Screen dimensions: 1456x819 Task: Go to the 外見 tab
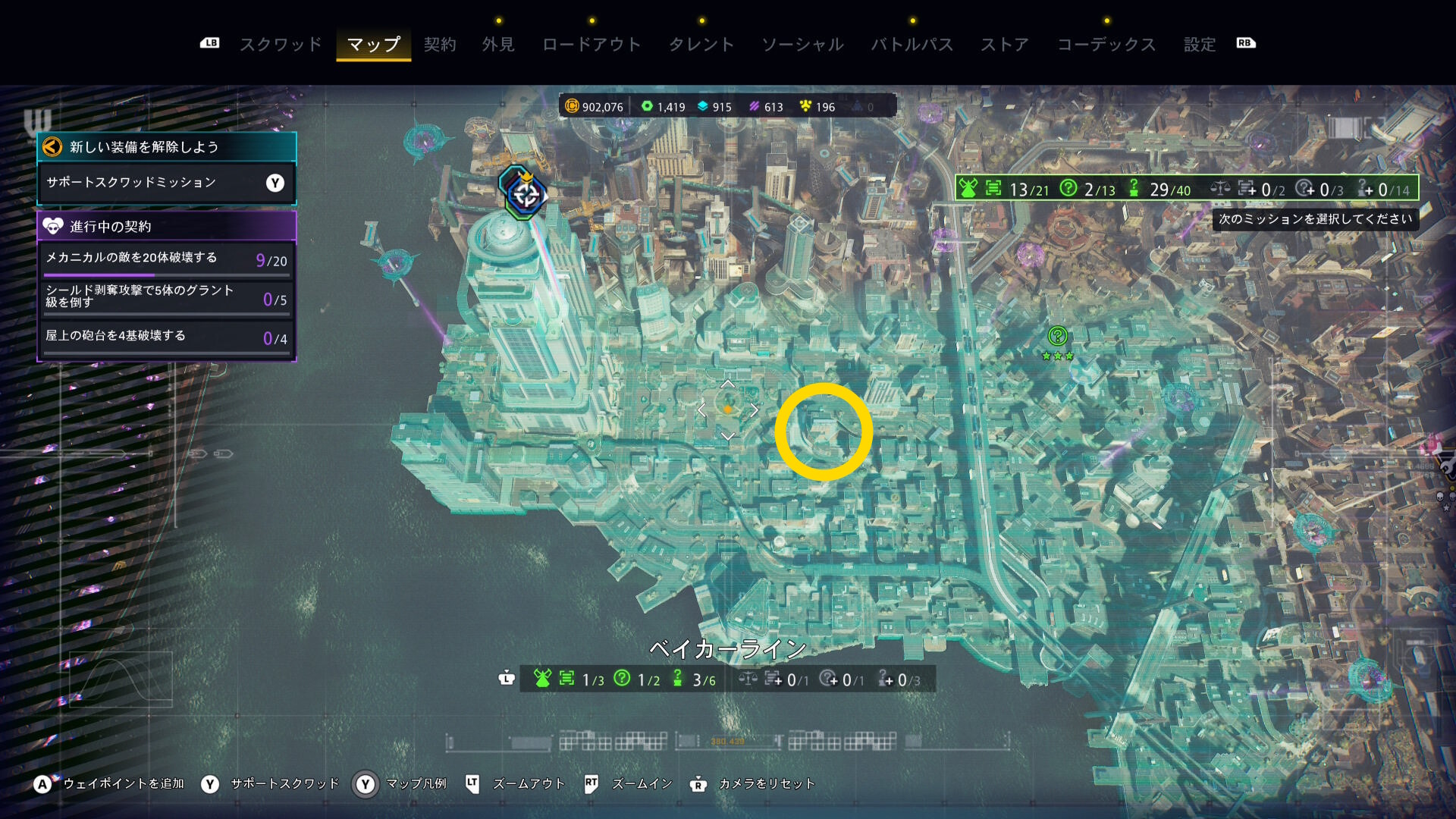tap(498, 45)
